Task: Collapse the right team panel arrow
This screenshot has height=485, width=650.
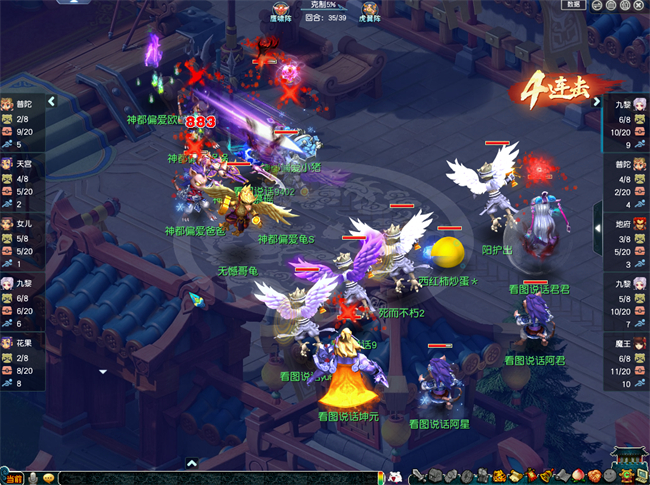Action: click(x=596, y=101)
